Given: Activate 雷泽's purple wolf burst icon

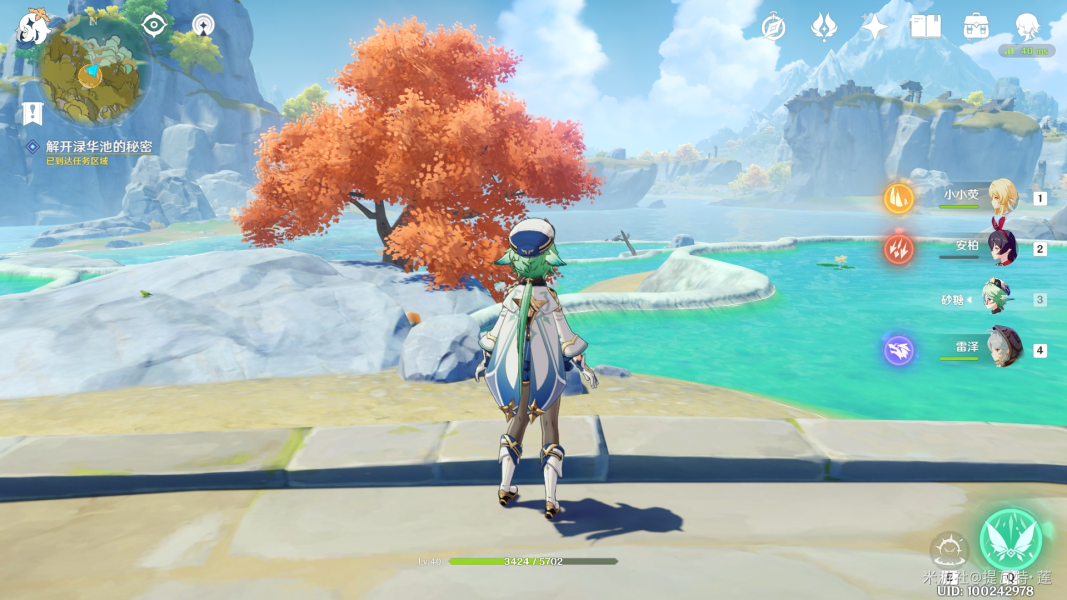Looking at the screenshot, I should click(898, 350).
